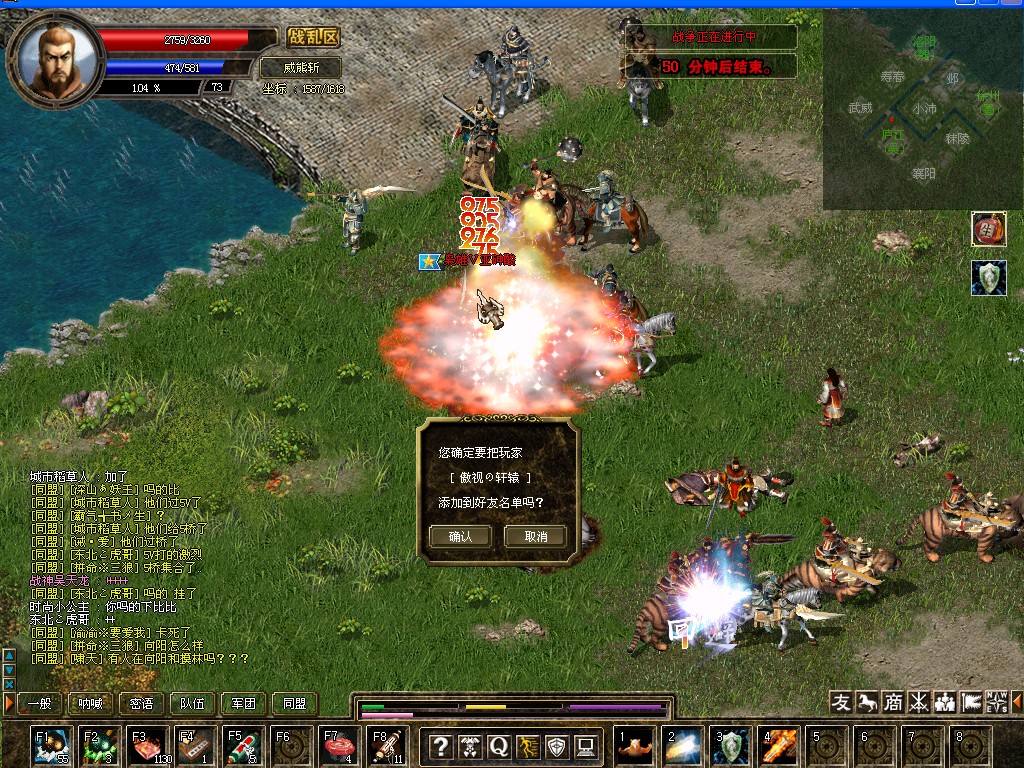Screen dimensions: 1024x768
Task: Use the F7 red meat item
Action: 340,747
